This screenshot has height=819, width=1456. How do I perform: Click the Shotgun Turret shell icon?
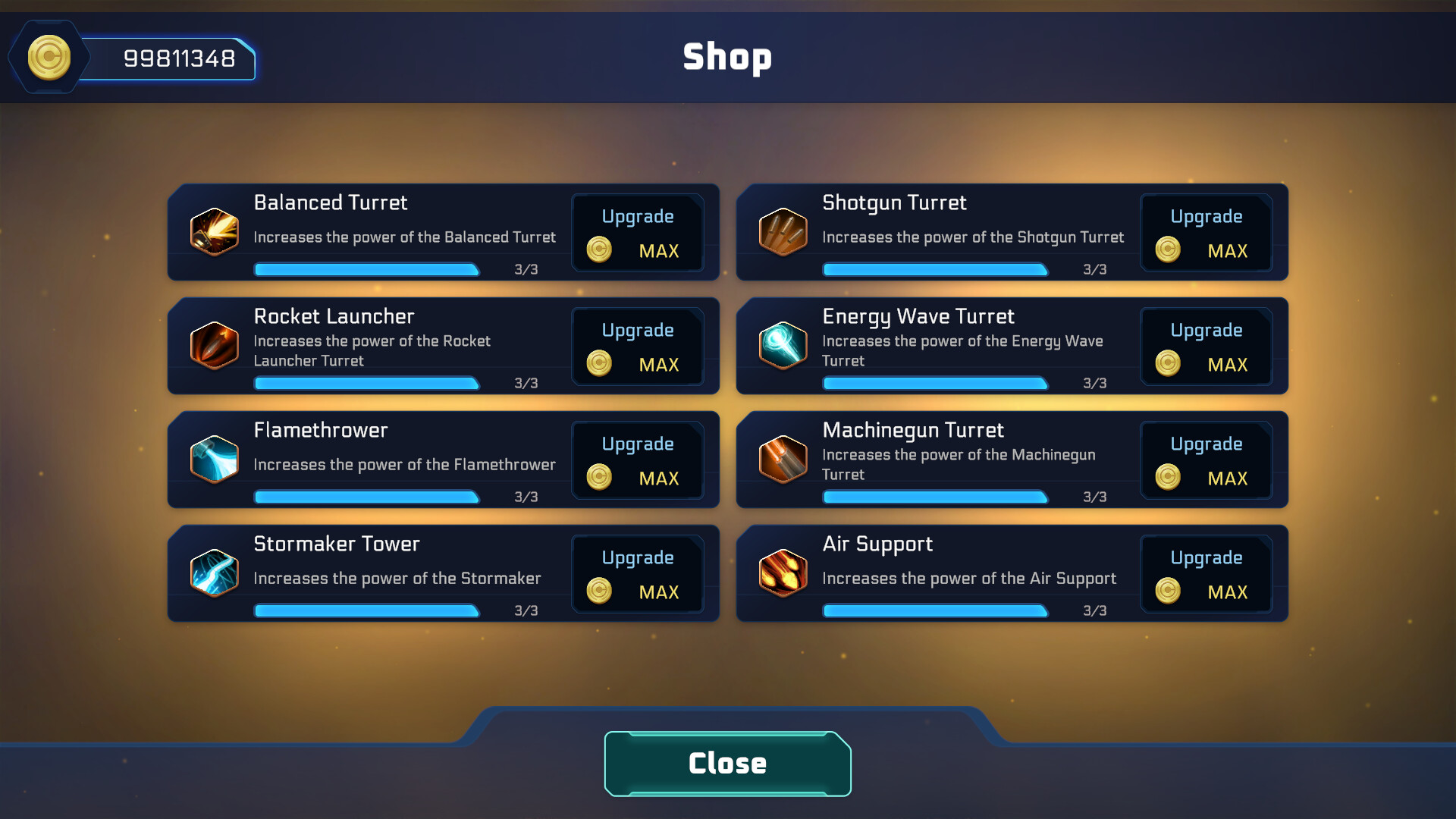(x=783, y=233)
